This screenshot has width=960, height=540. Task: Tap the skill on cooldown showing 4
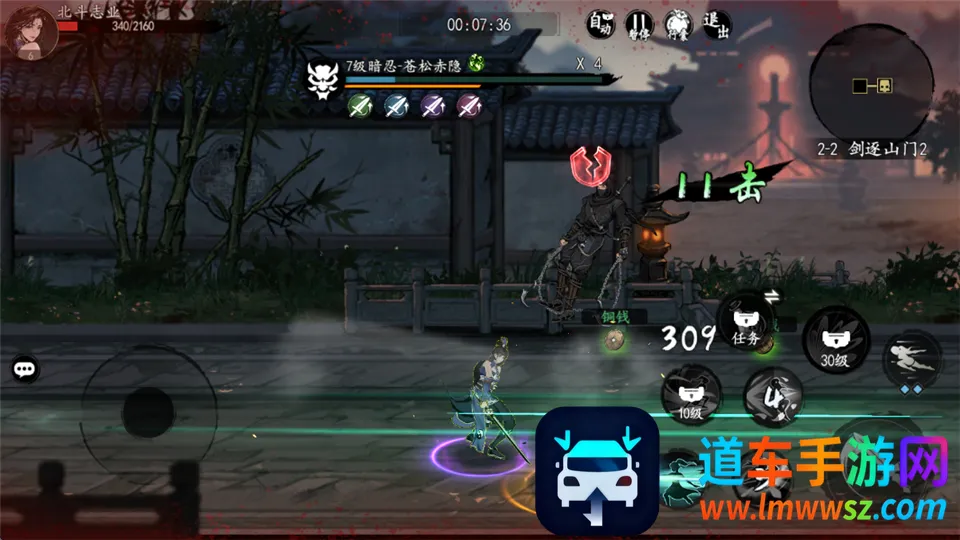coord(771,395)
